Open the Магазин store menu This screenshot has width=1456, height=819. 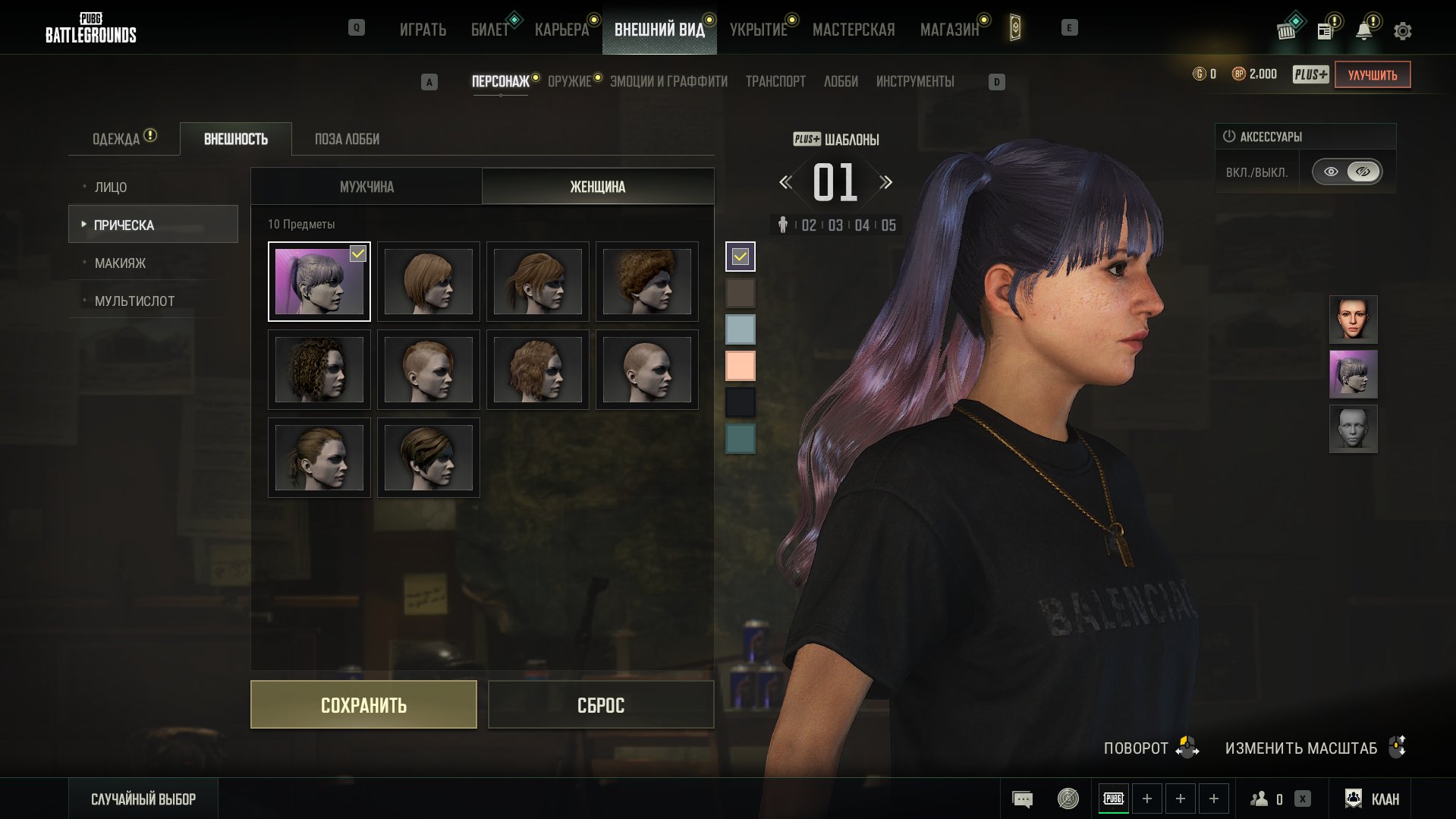click(949, 30)
